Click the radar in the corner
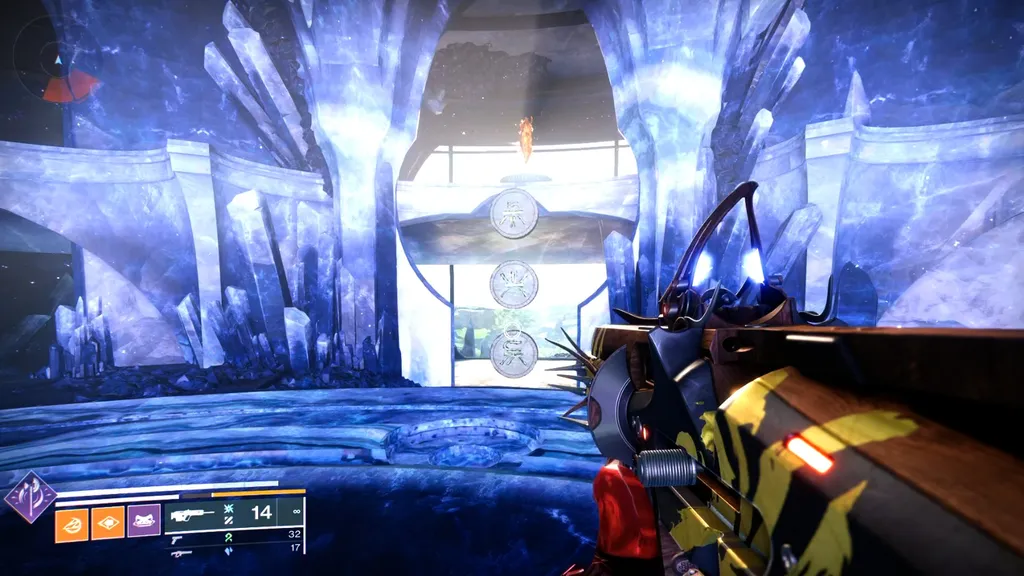 coord(57,63)
